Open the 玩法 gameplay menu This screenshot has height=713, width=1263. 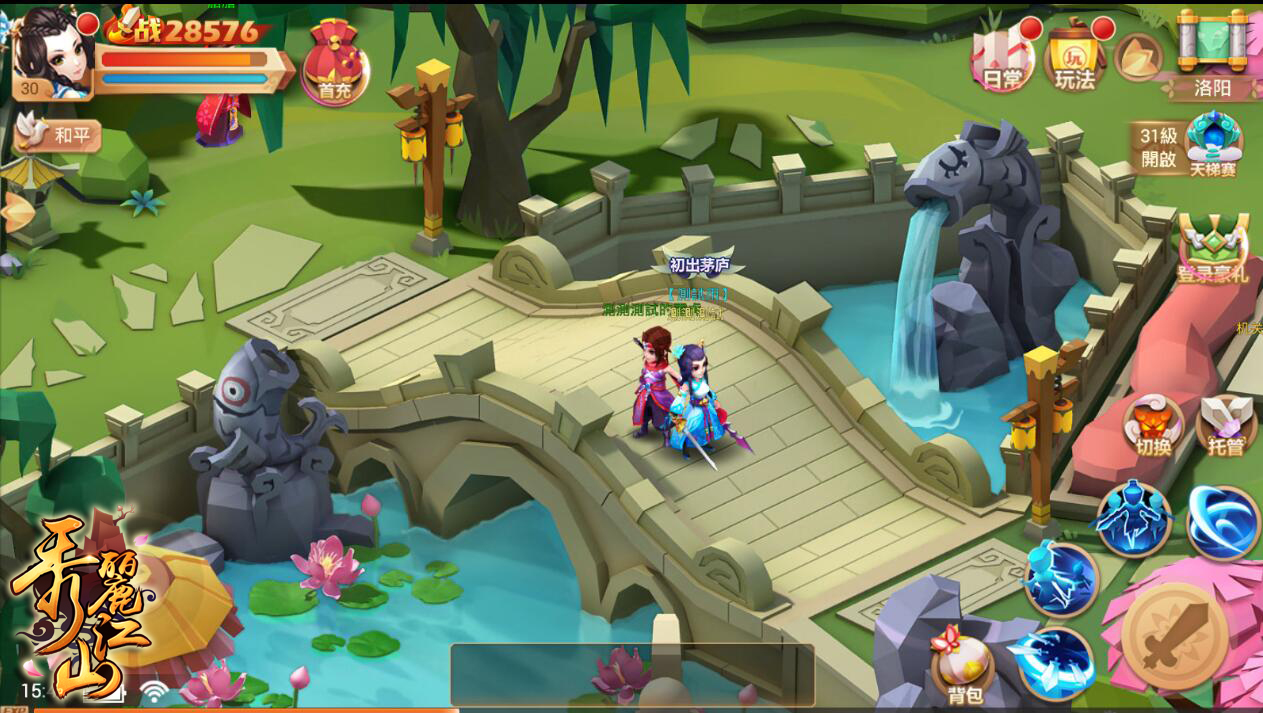tap(1075, 58)
